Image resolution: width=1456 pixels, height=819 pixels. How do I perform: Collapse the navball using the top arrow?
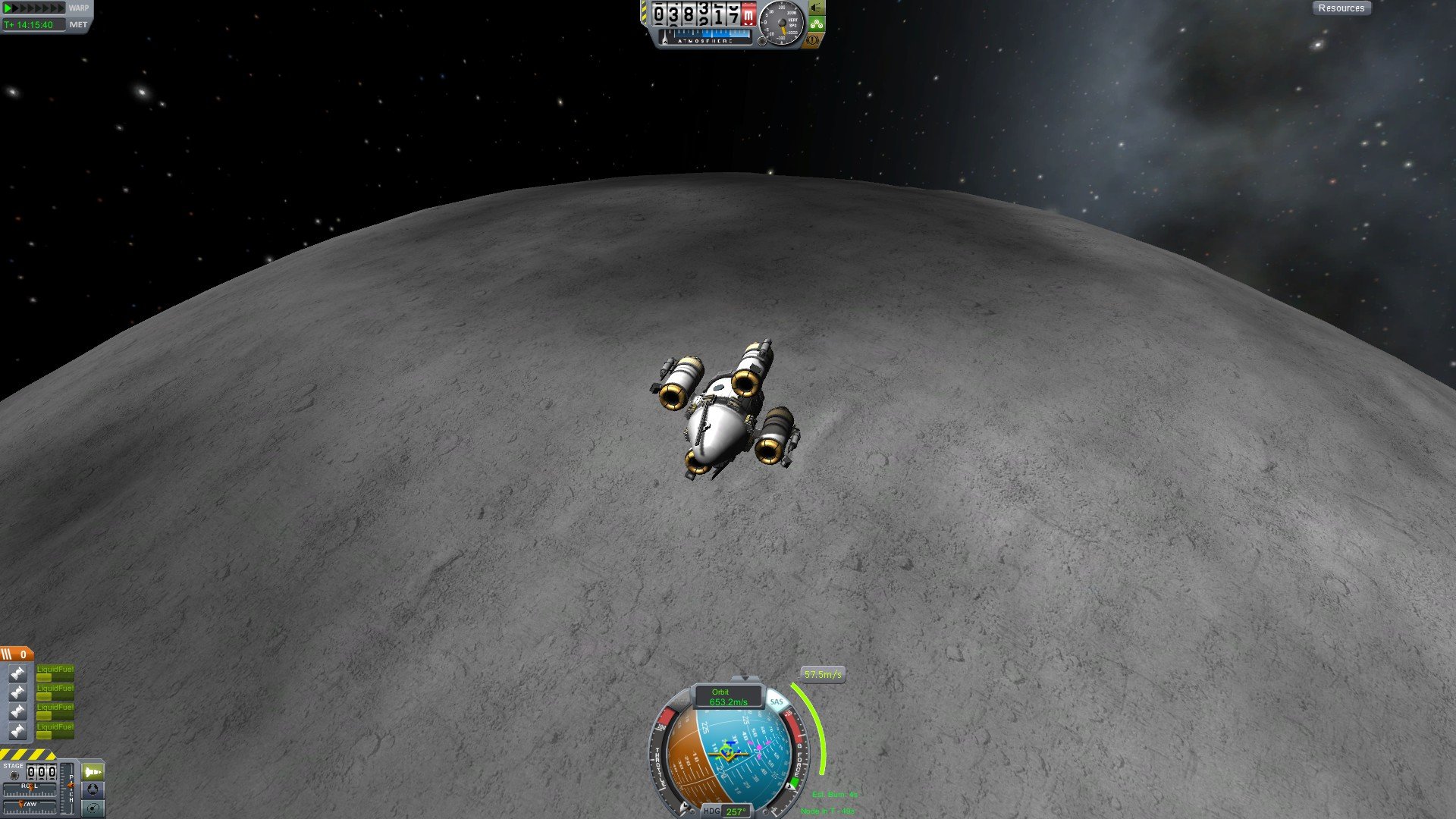point(744,678)
